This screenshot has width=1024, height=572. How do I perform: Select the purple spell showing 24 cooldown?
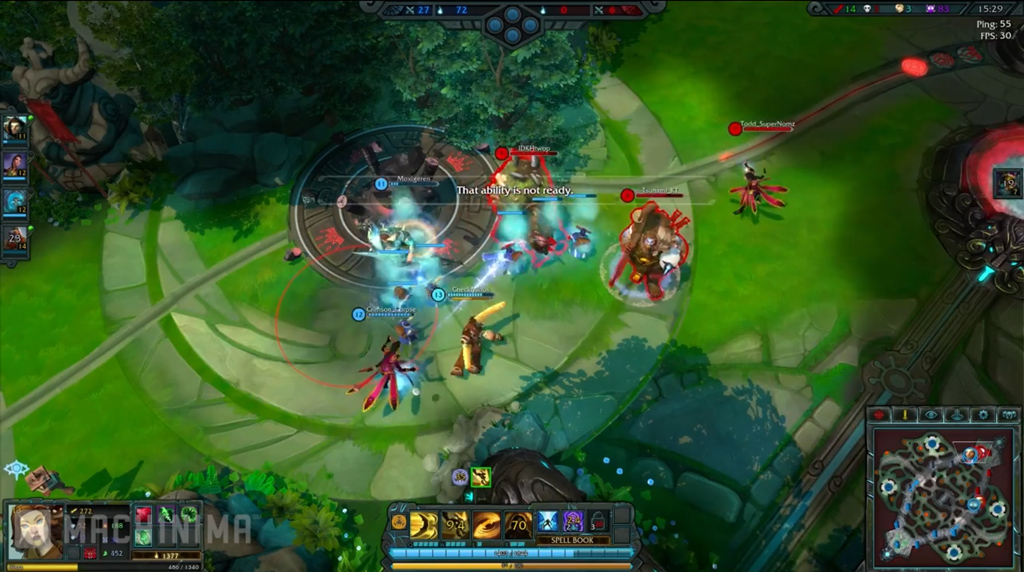tap(573, 521)
